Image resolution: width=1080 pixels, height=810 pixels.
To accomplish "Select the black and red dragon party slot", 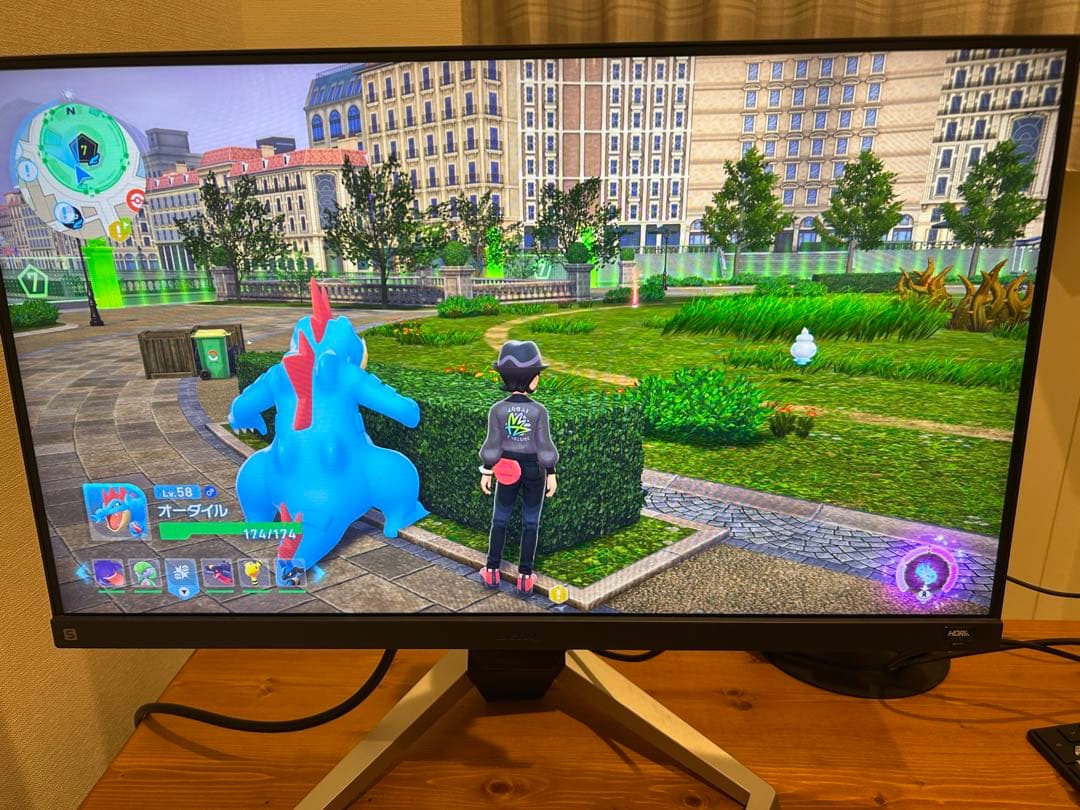I will point(219,573).
